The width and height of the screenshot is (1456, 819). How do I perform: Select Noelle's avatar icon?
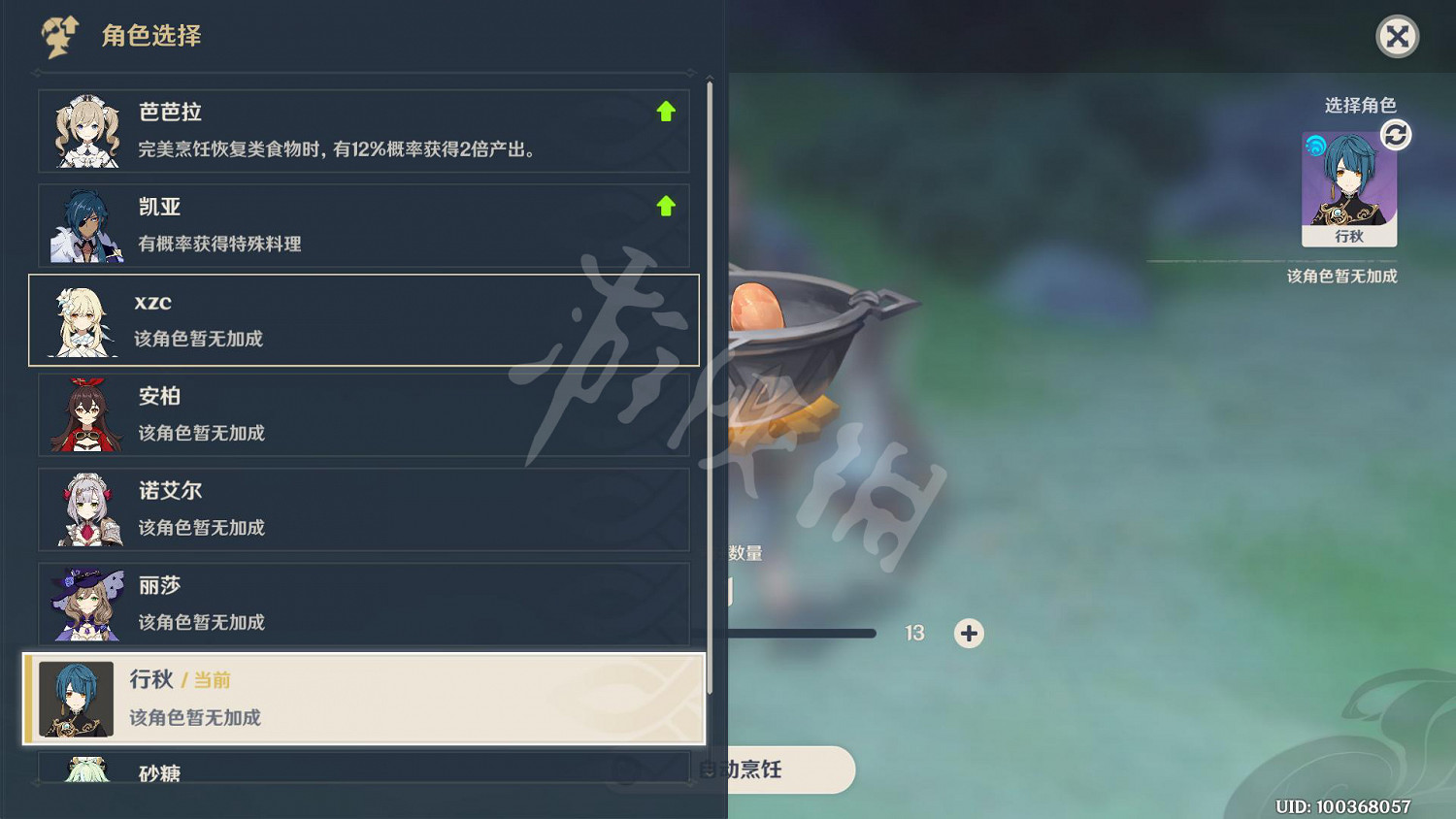point(85,509)
